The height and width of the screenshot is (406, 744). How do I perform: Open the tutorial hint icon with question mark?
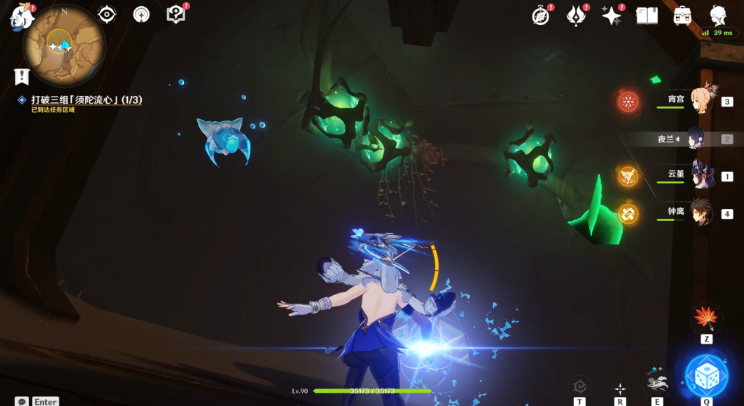coord(176,14)
